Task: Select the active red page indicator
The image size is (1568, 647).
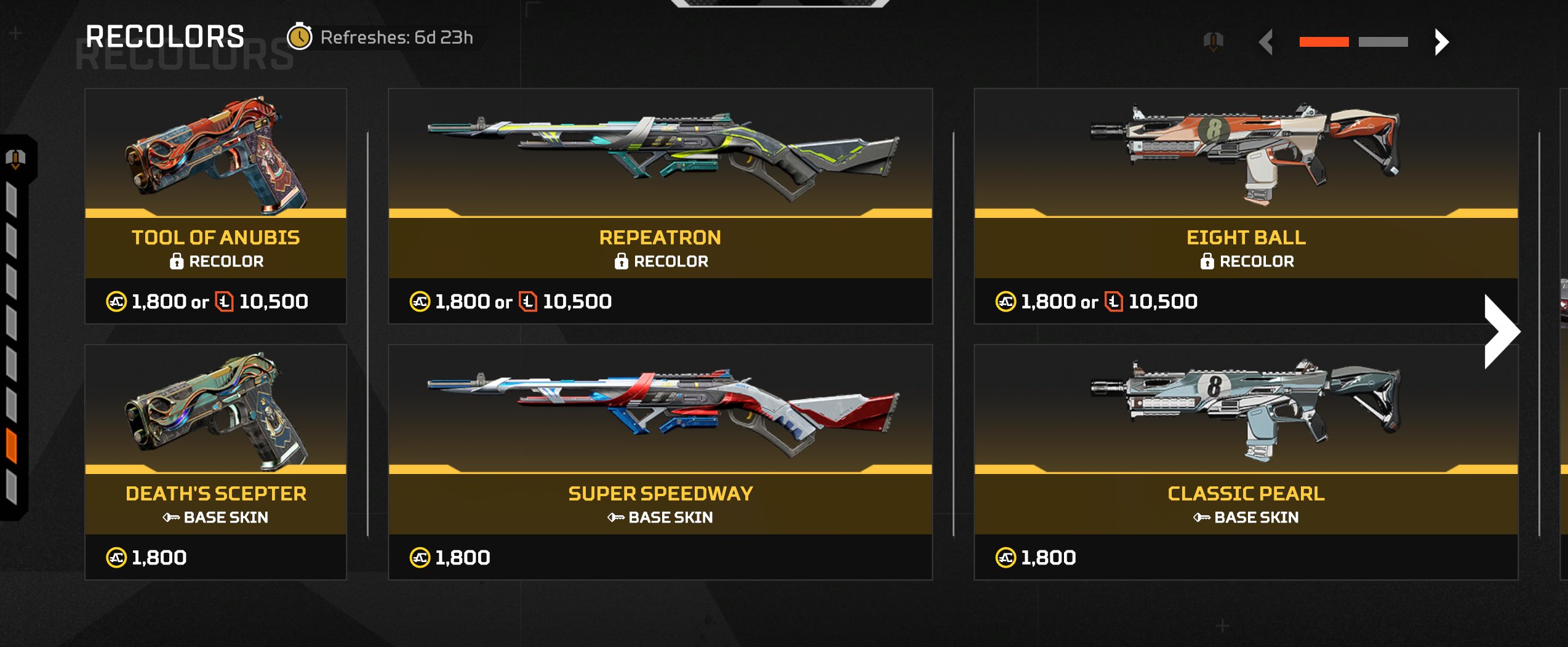Action: point(1324,42)
